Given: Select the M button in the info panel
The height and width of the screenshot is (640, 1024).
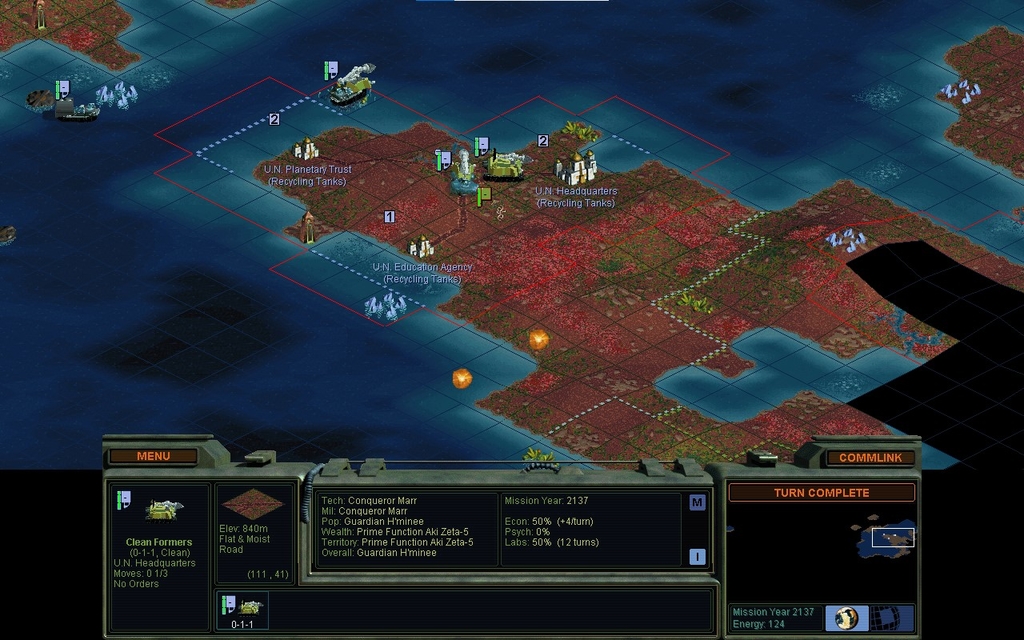Looking at the screenshot, I should point(697,503).
